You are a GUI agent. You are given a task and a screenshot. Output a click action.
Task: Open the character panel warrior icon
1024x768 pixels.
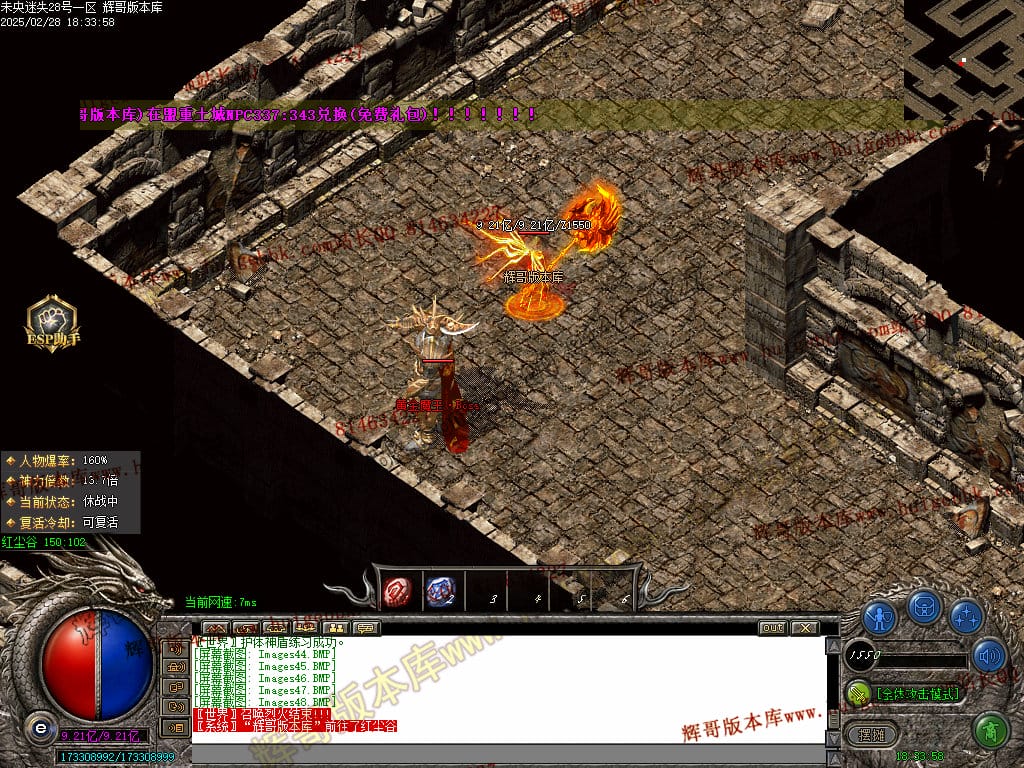point(879,615)
